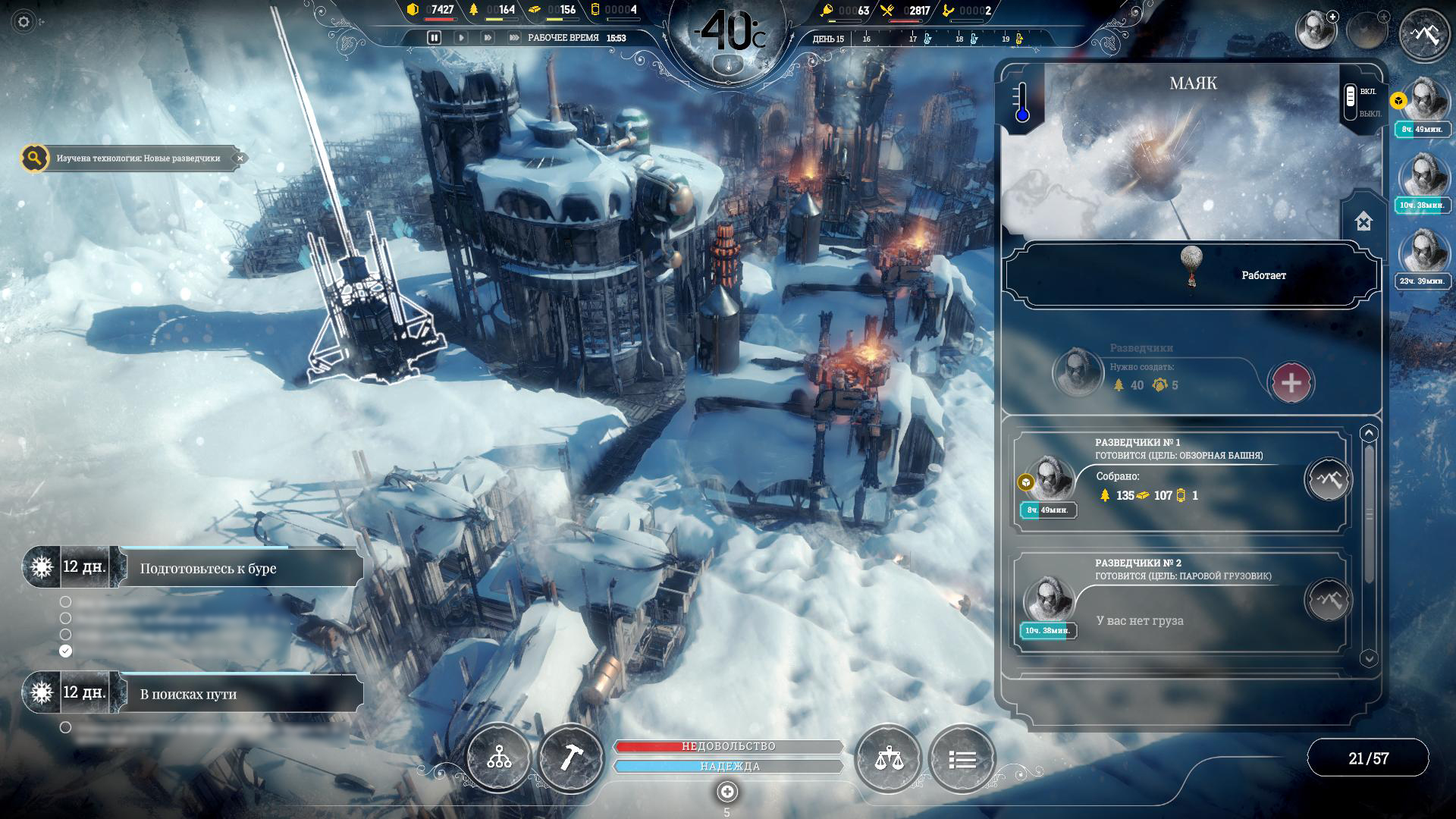Pause the game time

pyautogui.click(x=434, y=37)
